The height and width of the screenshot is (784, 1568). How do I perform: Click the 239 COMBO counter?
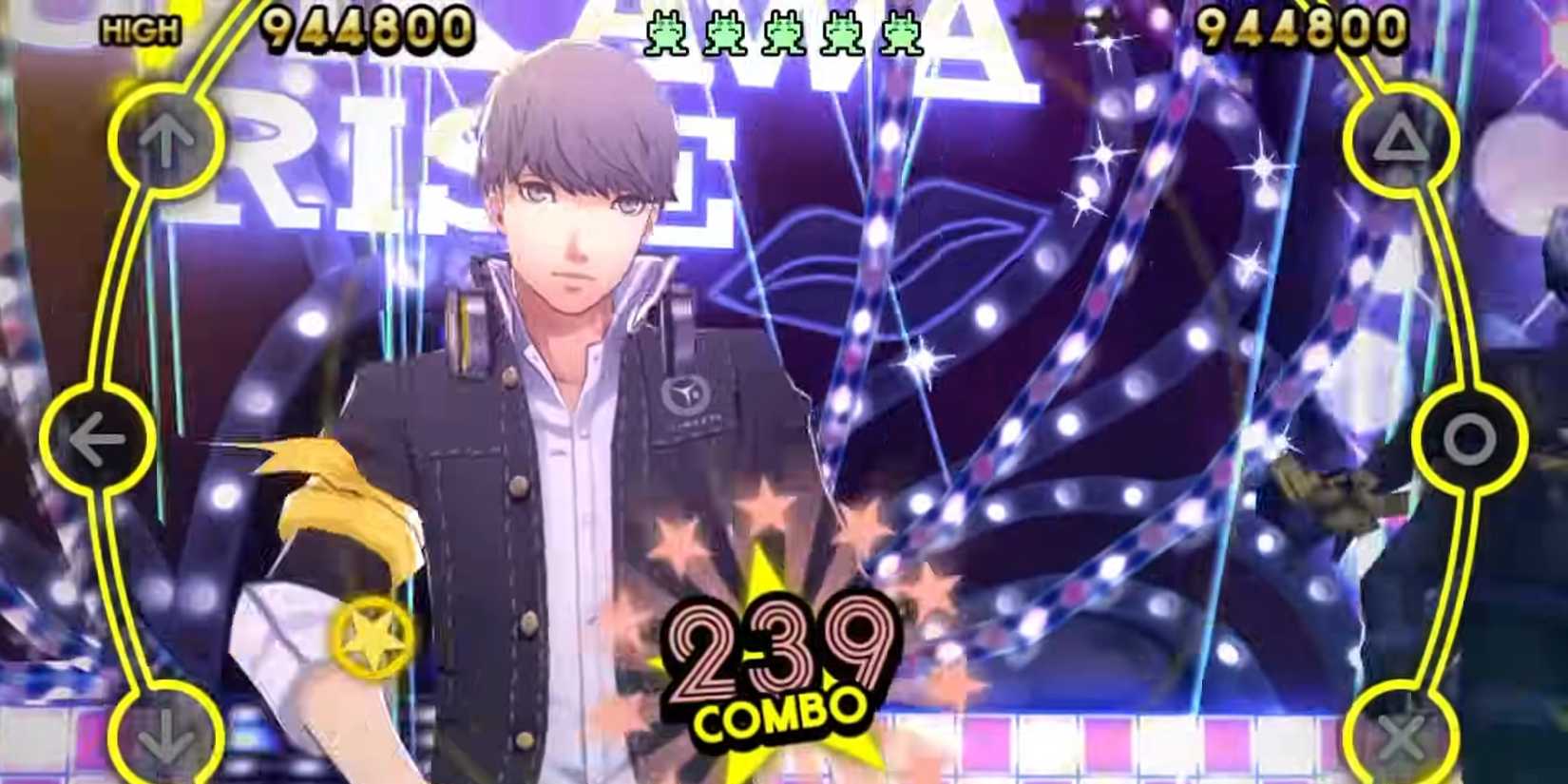point(777,656)
